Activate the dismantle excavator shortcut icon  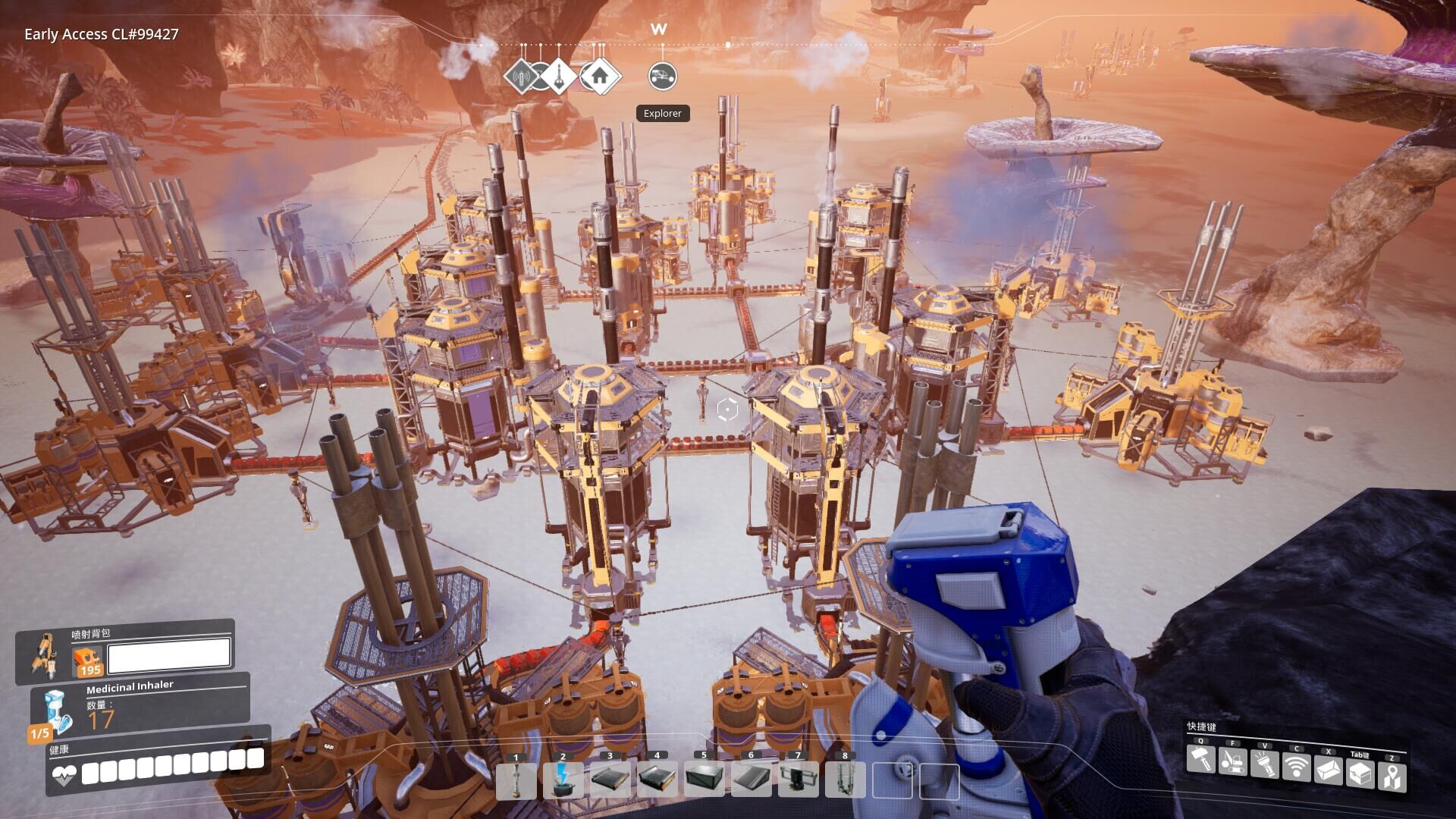(x=1232, y=760)
